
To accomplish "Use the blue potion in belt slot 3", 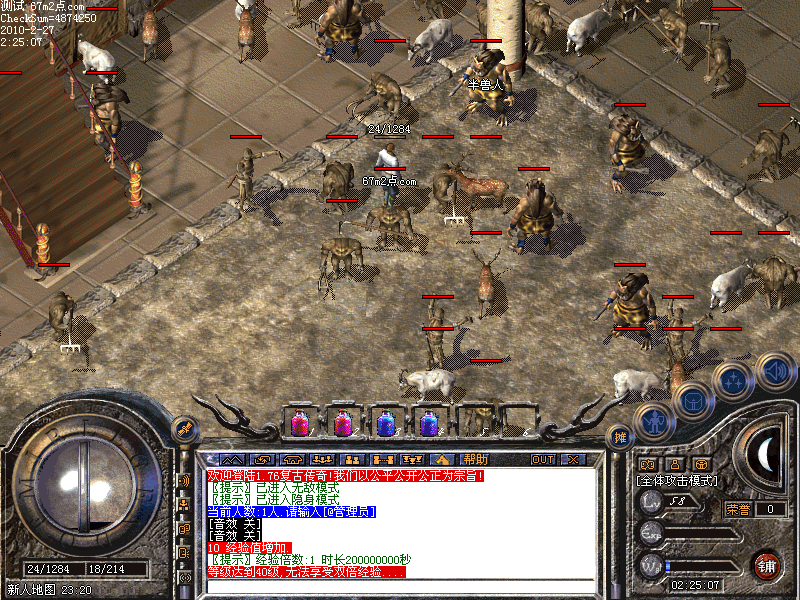I will (x=386, y=423).
